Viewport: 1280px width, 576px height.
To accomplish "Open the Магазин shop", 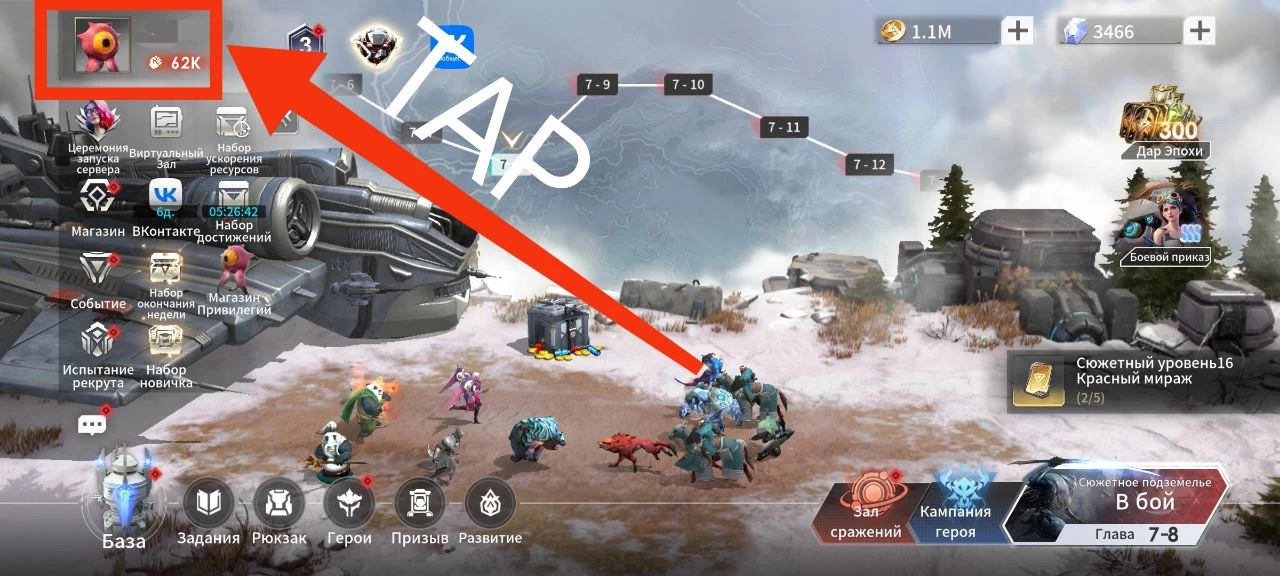I will [97, 207].
